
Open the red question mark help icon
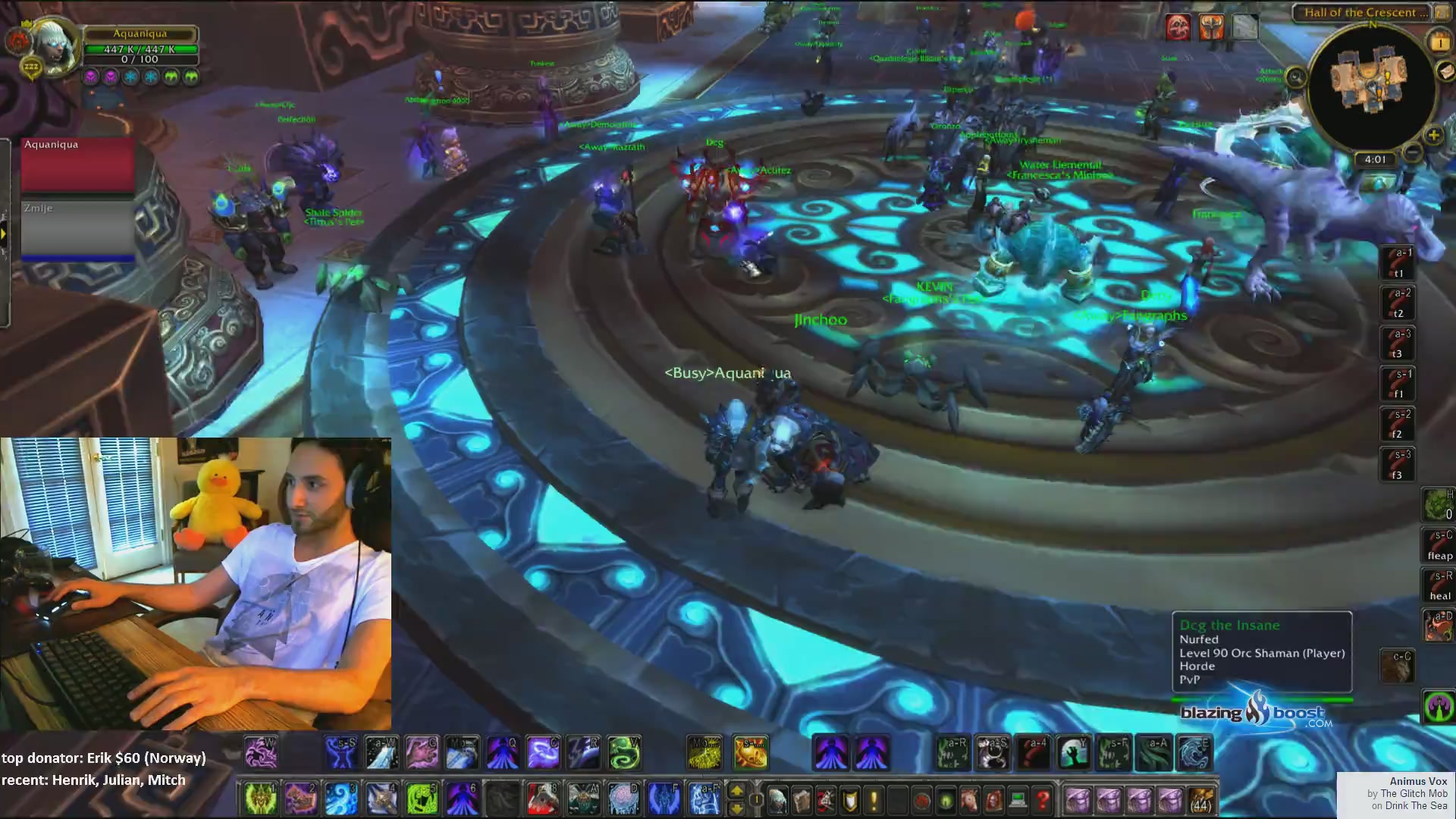coord(1042,800)
